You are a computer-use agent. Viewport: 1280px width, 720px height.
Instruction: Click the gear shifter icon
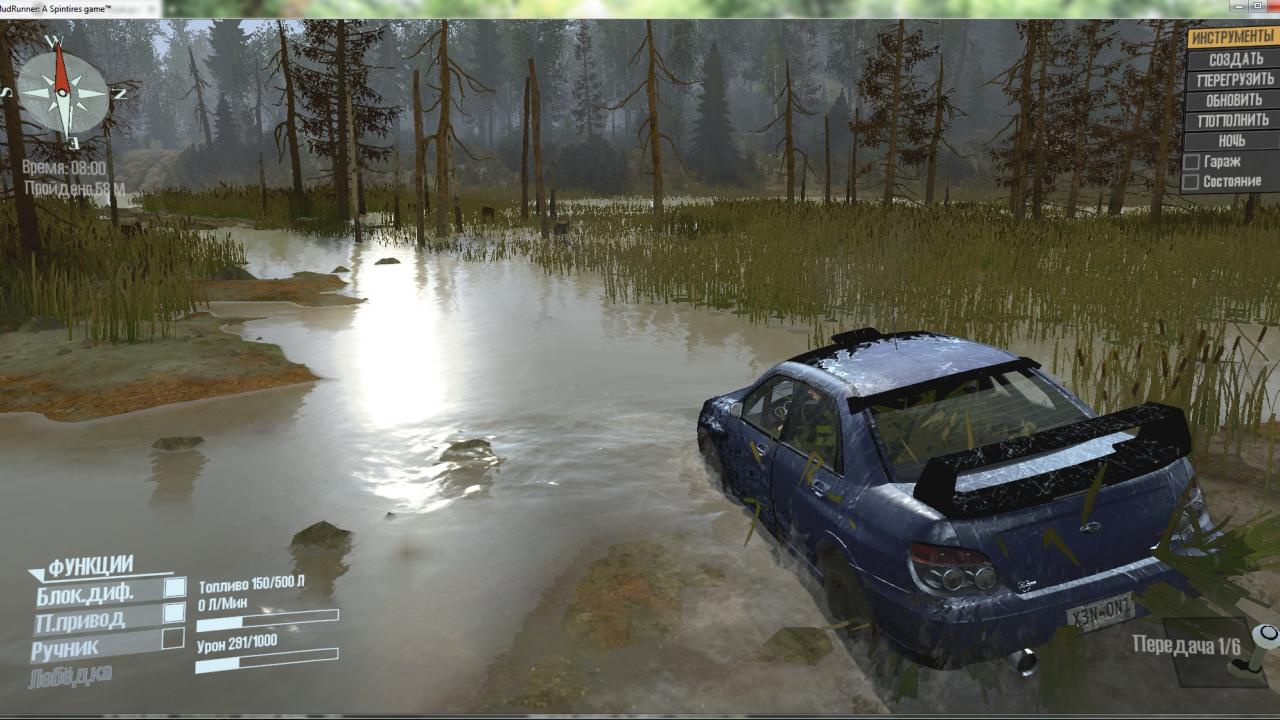click(1254, 650)
